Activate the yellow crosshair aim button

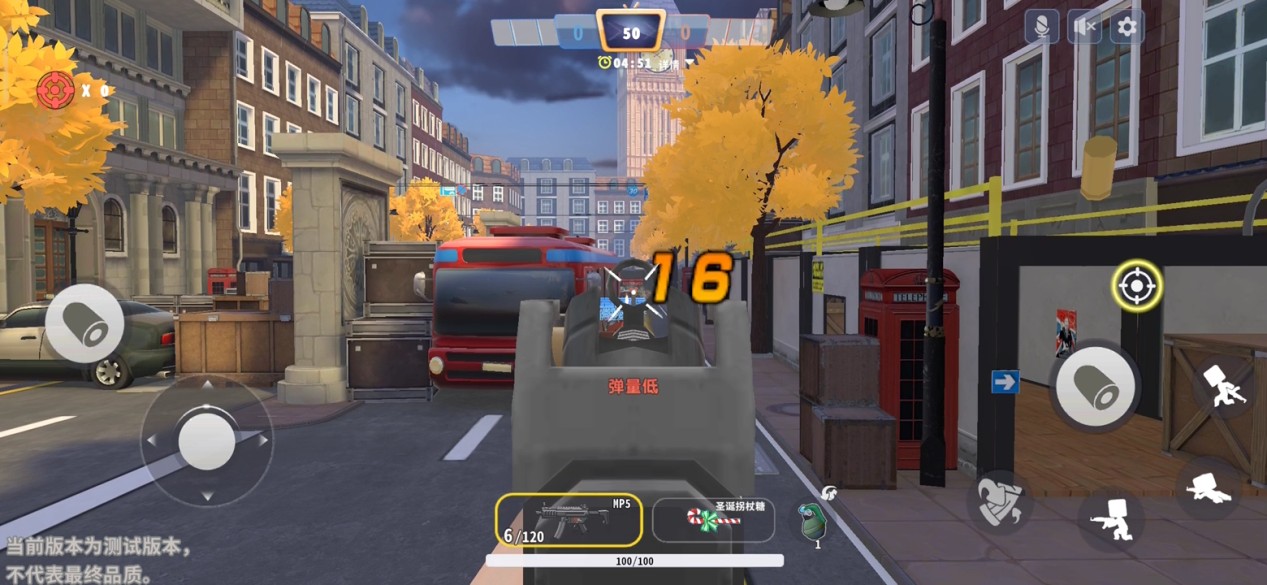click(x=1136, y=287)
